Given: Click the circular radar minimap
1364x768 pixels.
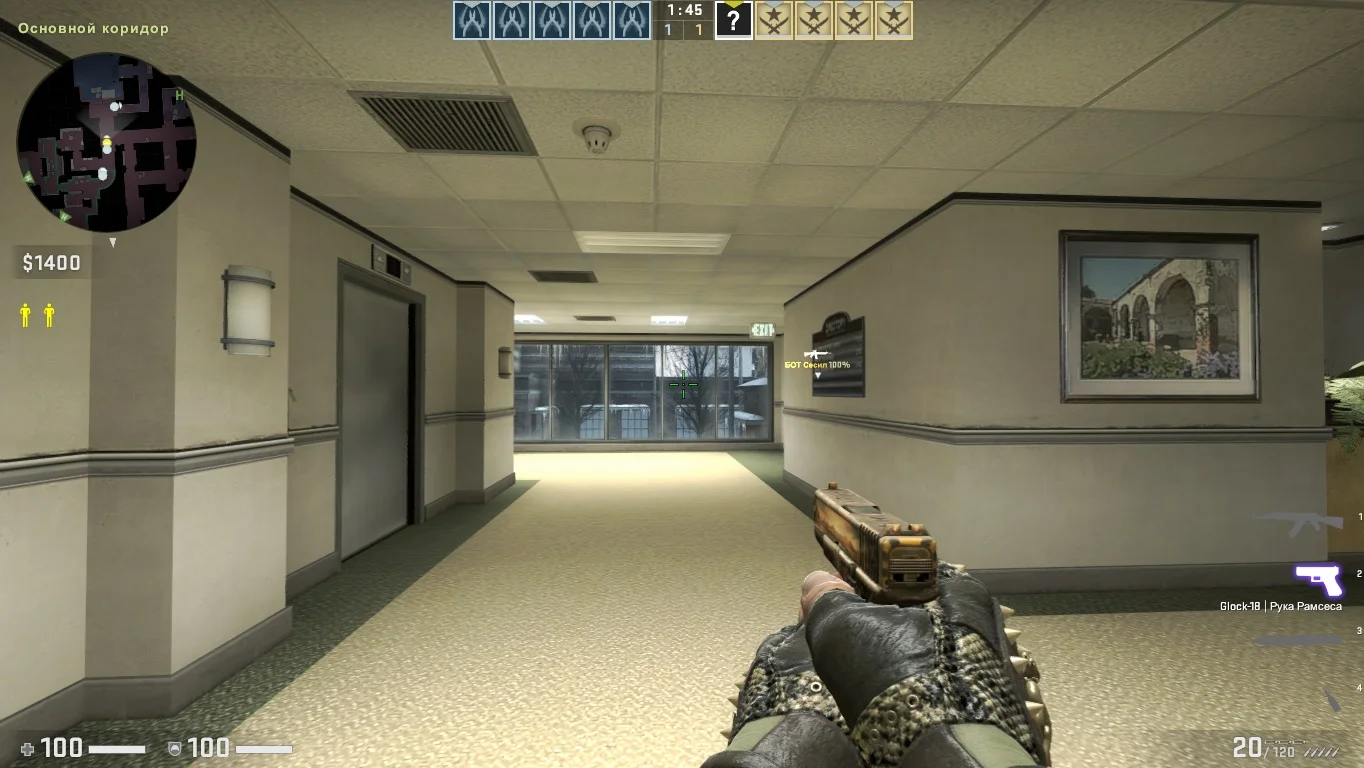Looking at the screenshot, I should 106,142.
